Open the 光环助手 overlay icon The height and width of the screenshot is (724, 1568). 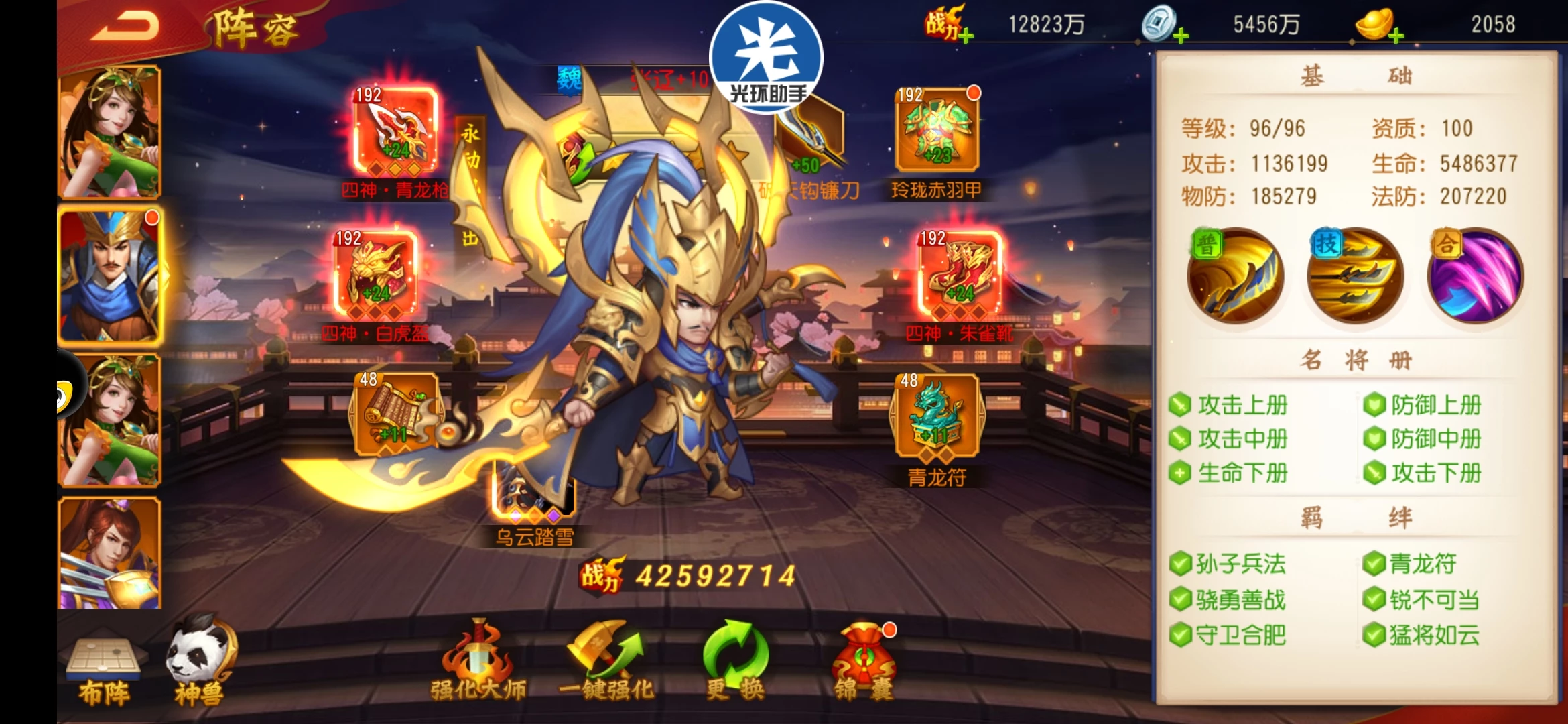[x=767, y=57]
